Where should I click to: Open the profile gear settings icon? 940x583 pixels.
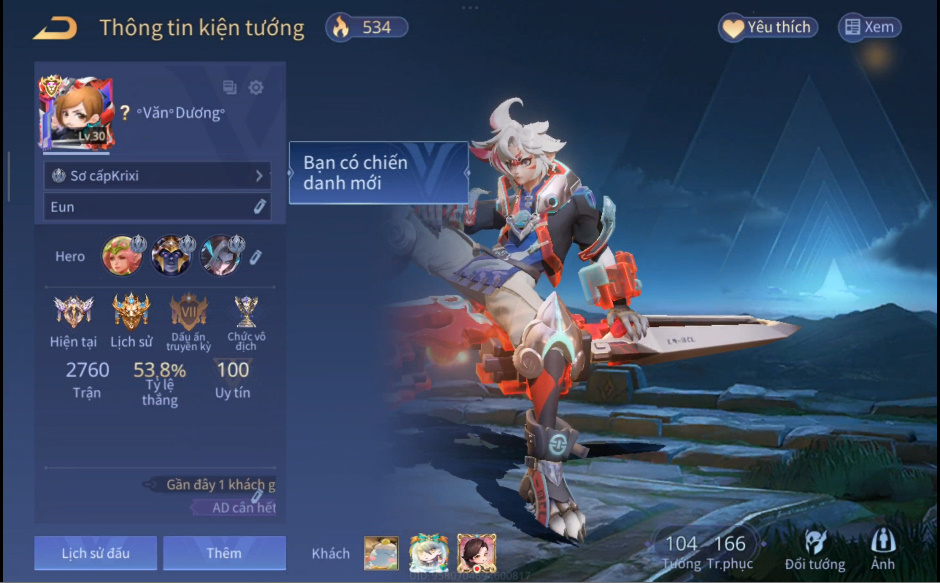pos(256,87)
